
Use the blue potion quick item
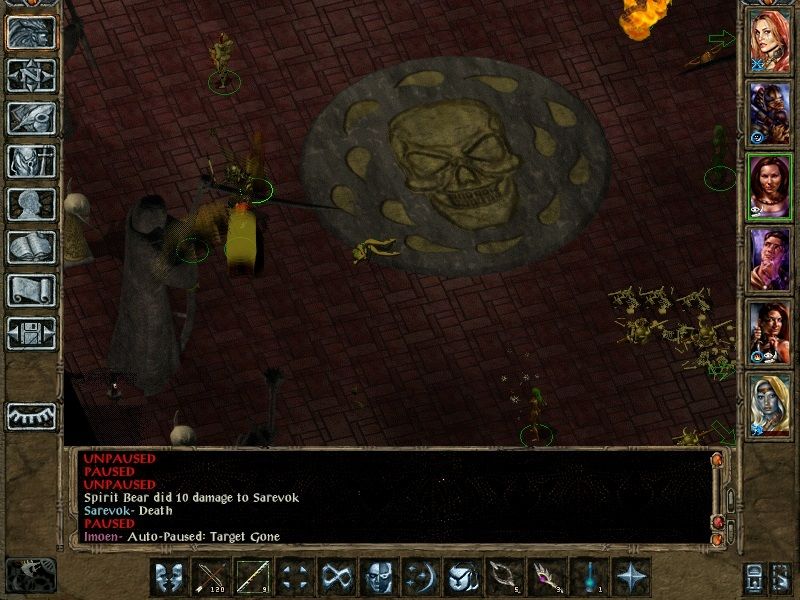click(588, 577)
